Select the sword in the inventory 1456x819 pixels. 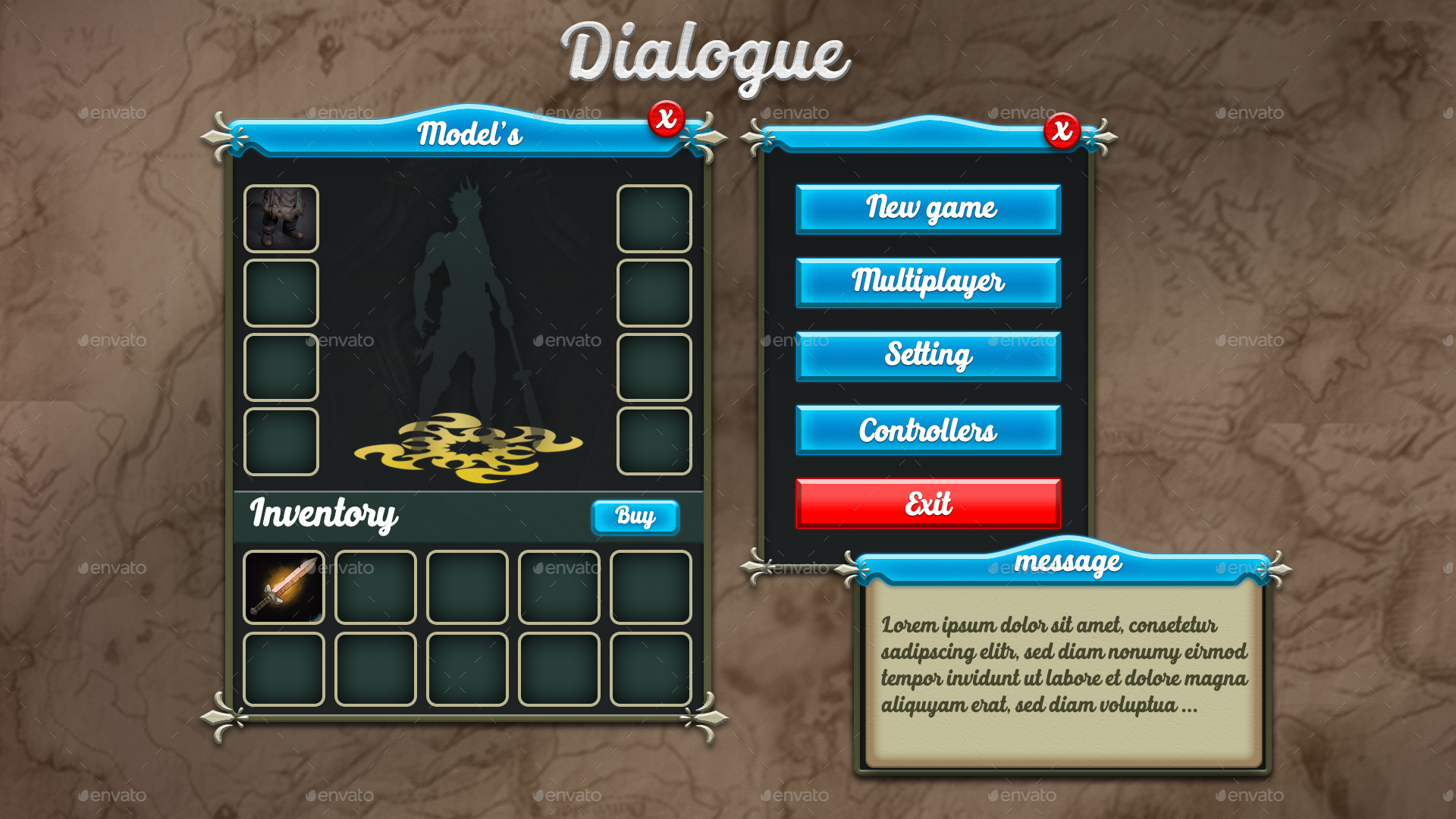coord(284,588)
